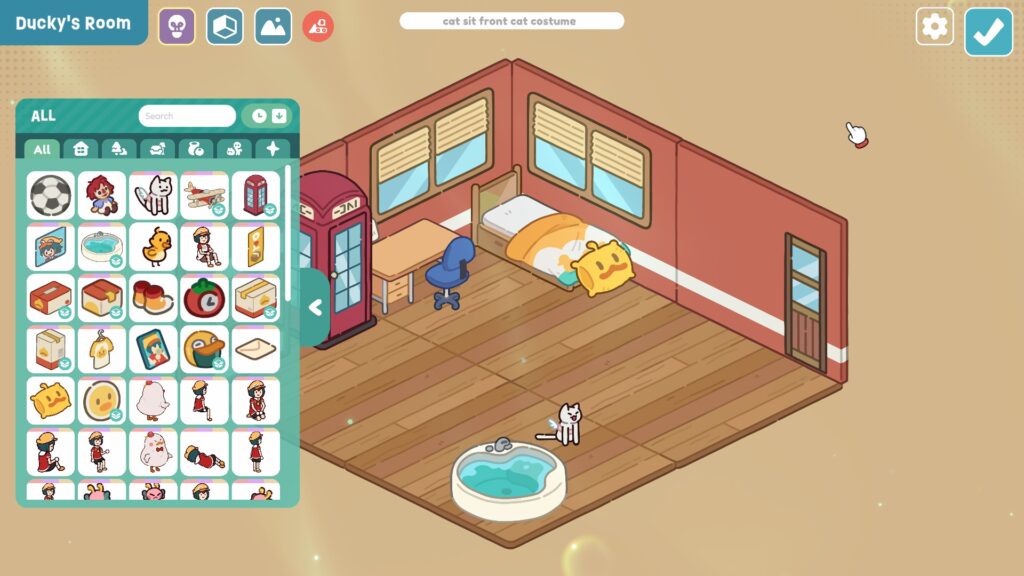This screenshot has height=576, width=1024.
Task: Select the sparkle star category tab
Action: coord(271,149)
